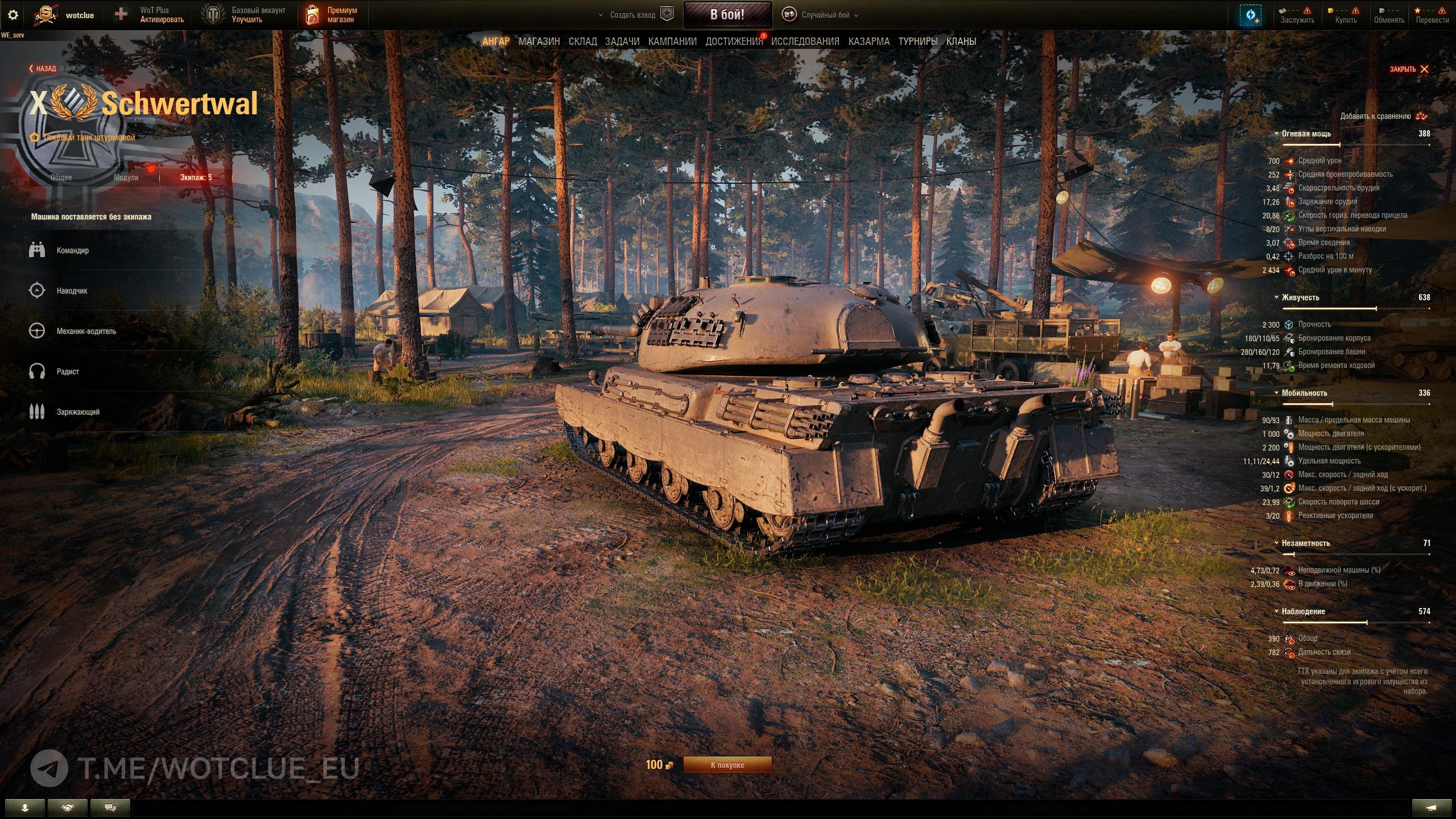Click the red "В бой!" battle button
This screenshot has height=819, width=1456.
(727, 15)
